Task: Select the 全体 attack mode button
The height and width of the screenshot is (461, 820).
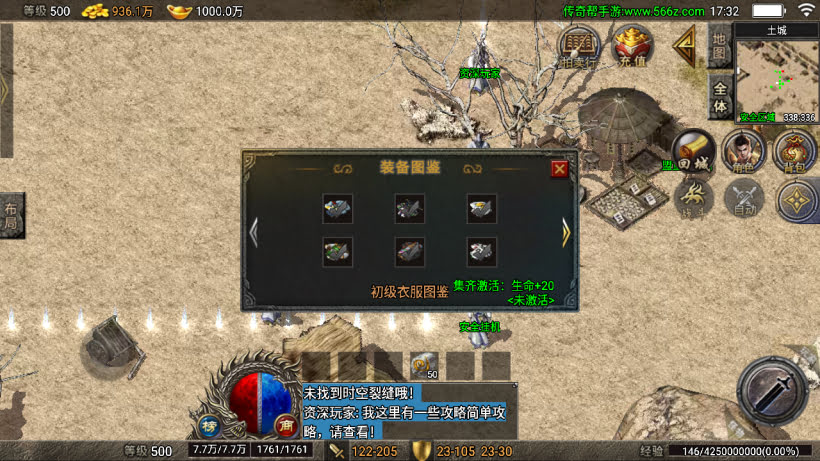Action: coord(720,96)
